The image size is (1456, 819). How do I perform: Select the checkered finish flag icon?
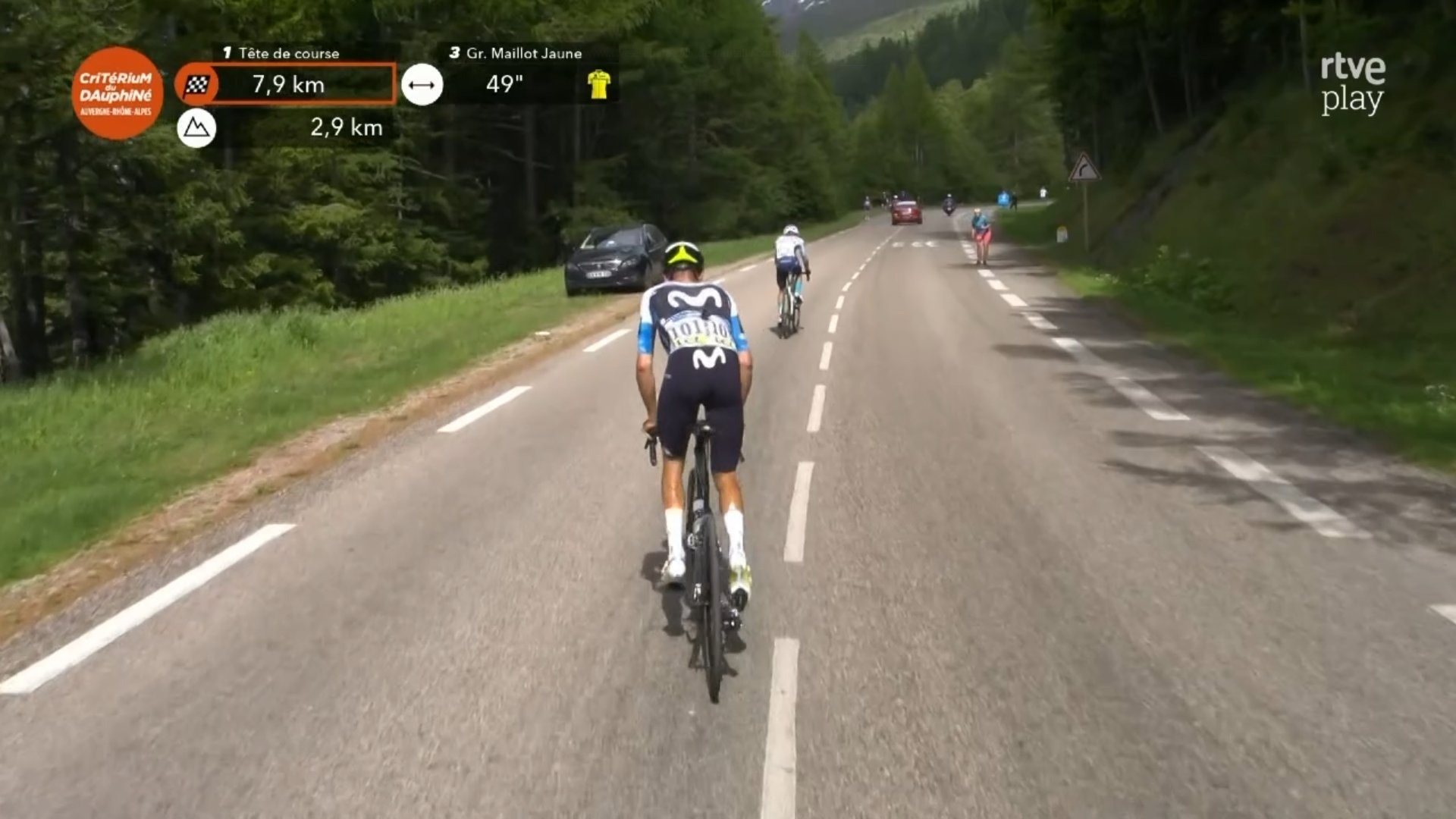pyautogui.click(x=197, y=84)
